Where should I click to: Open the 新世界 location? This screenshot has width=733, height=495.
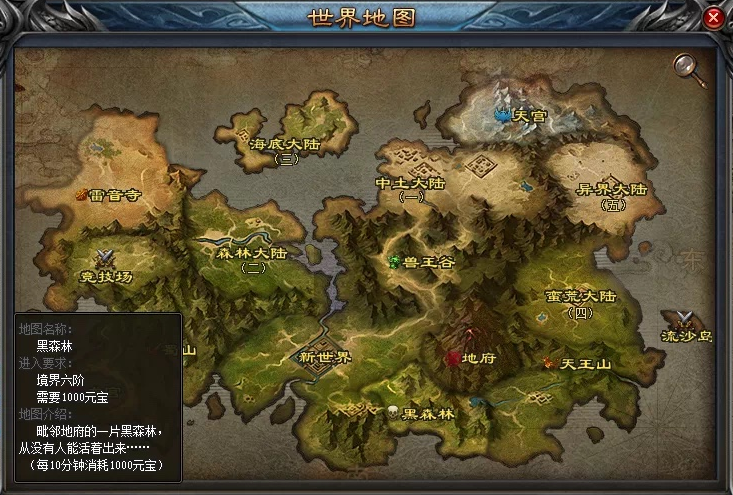327,357
